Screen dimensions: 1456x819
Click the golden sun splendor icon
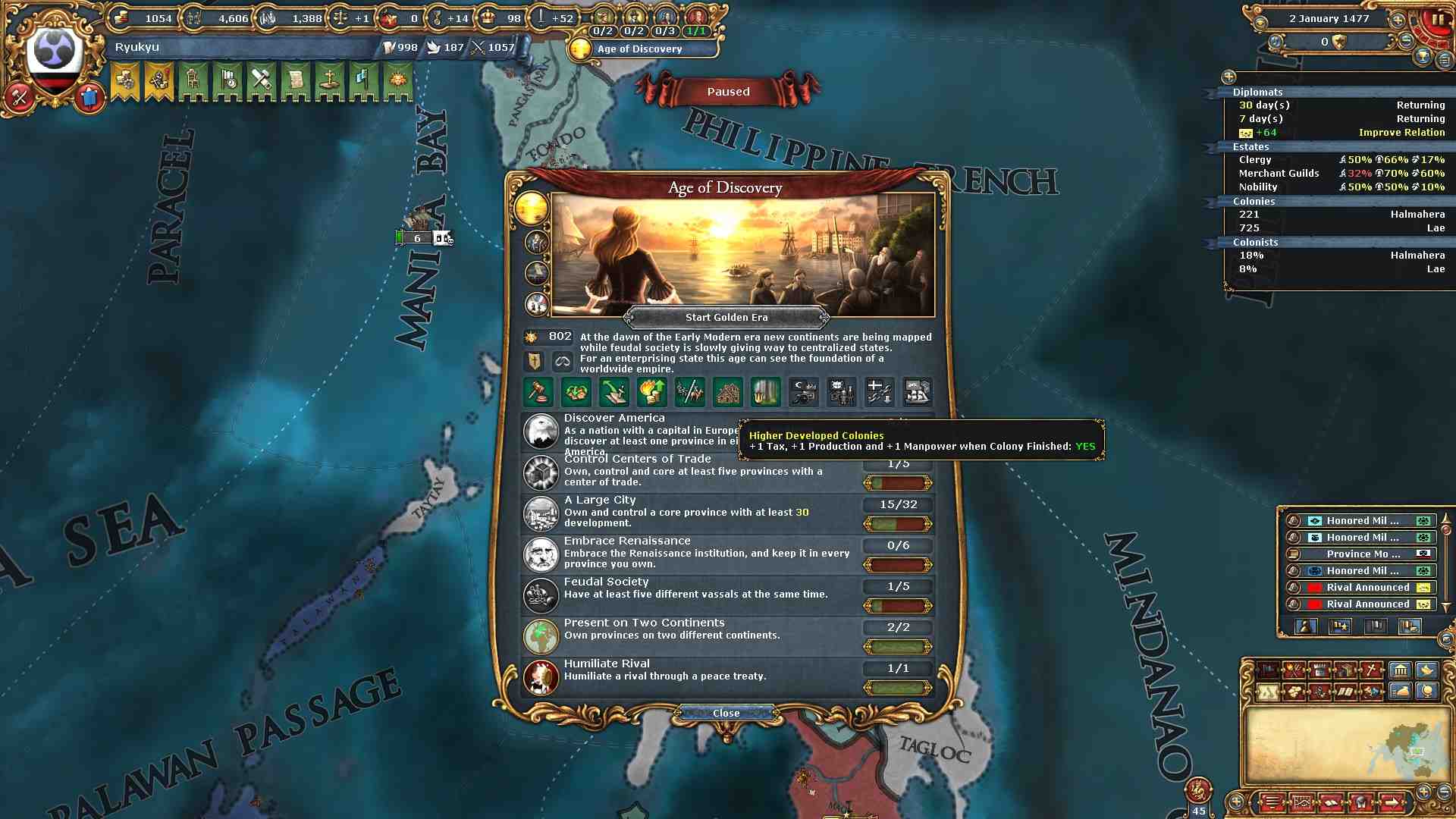pos(531,207)
